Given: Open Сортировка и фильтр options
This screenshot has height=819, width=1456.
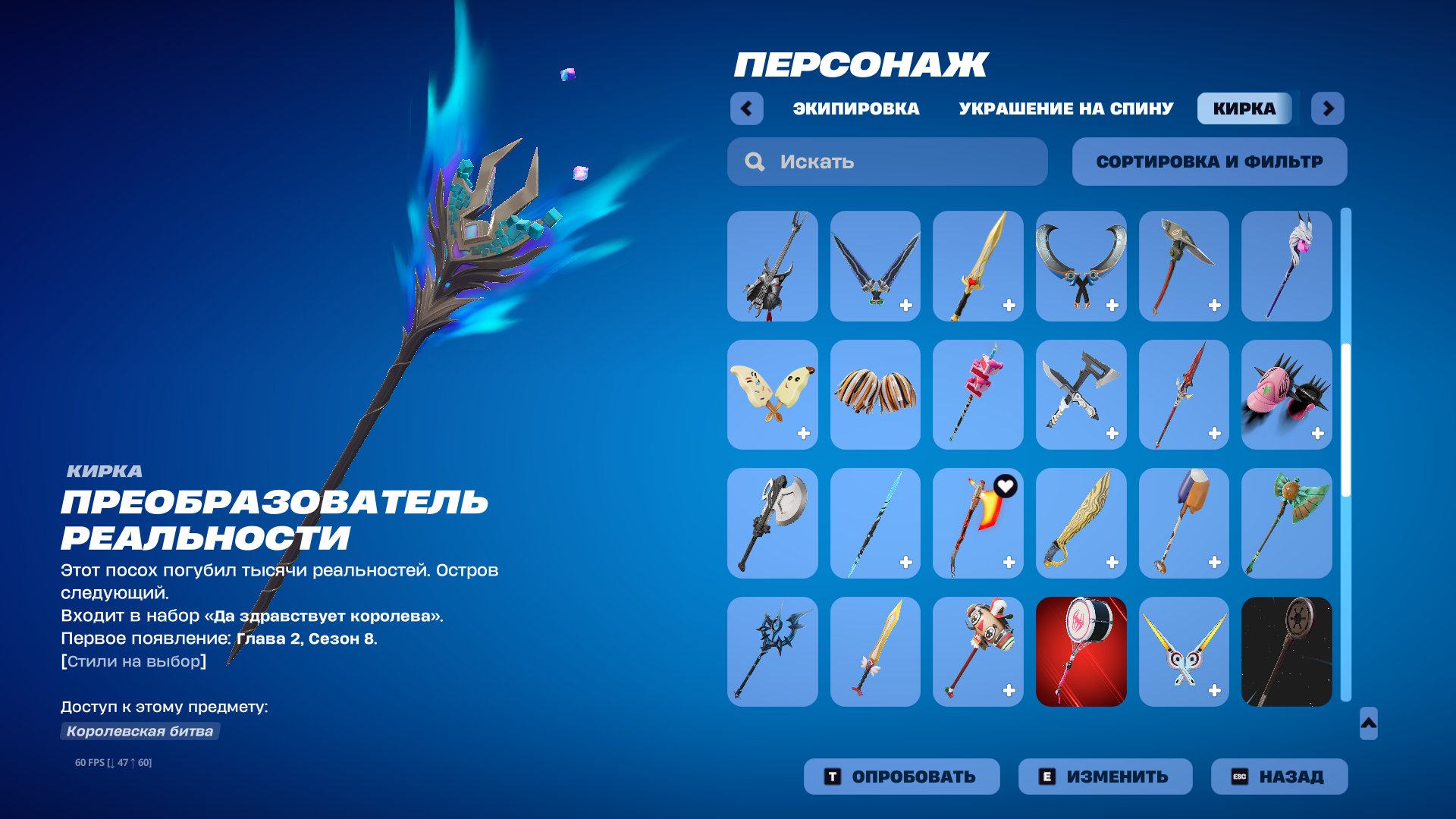Looking at the screenshot, I should coord(1210,162).
